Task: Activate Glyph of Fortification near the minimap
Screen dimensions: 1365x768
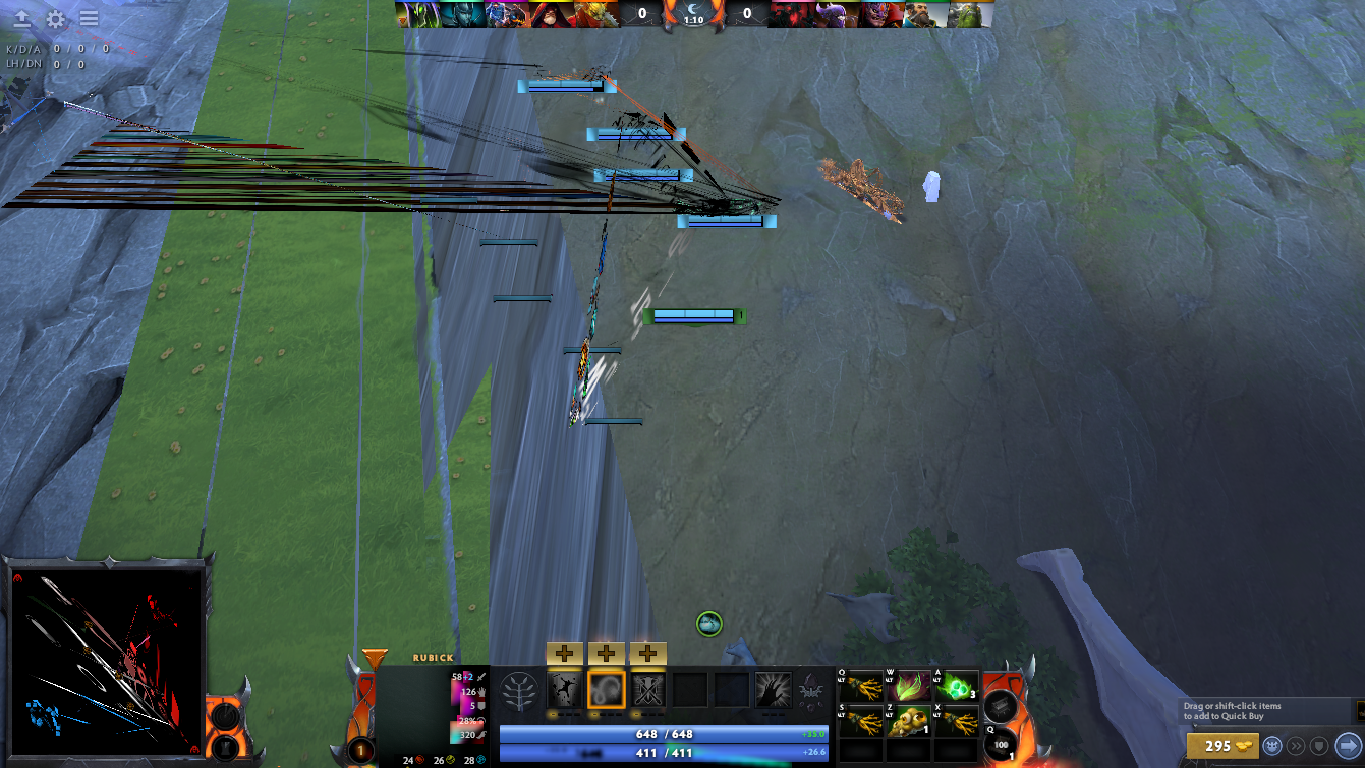Action: [x=226, y=750]
